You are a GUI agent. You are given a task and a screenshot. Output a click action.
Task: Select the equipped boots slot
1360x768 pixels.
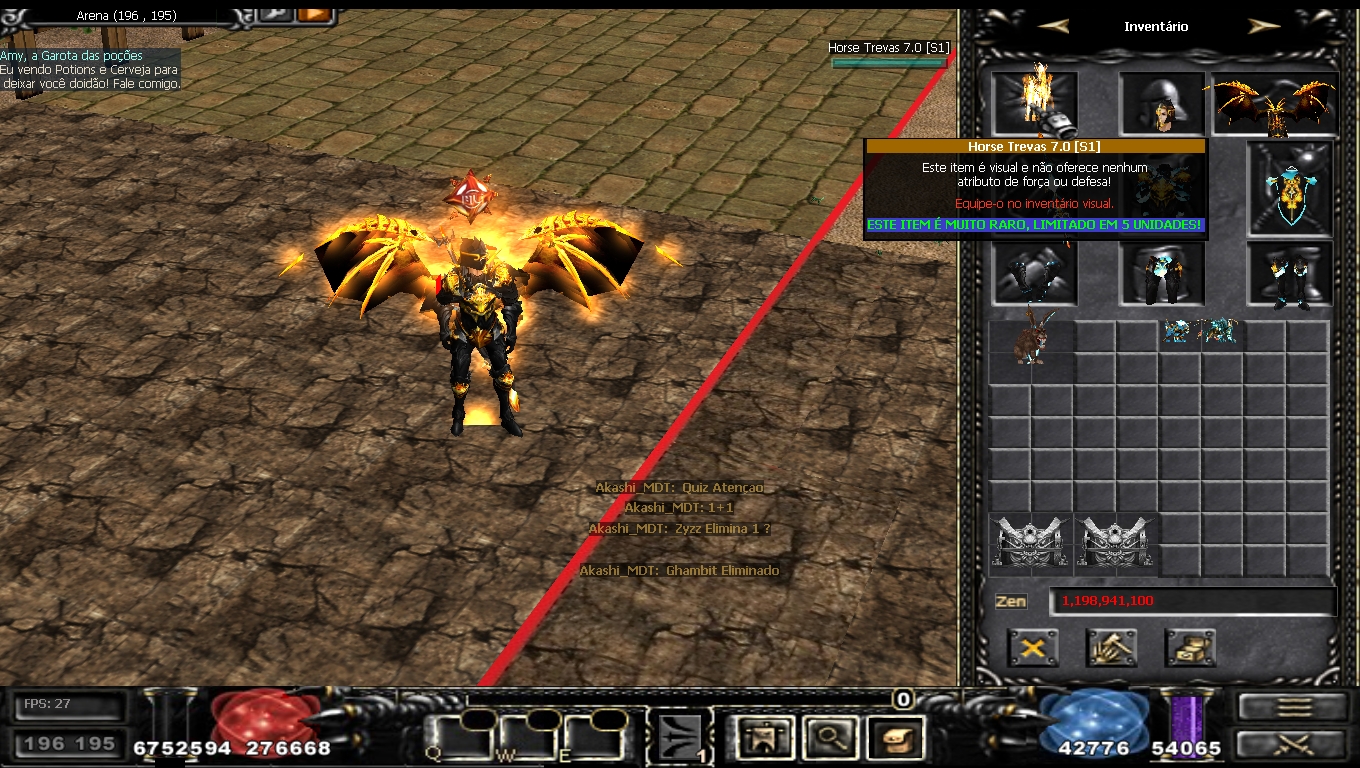(1290, 274)
